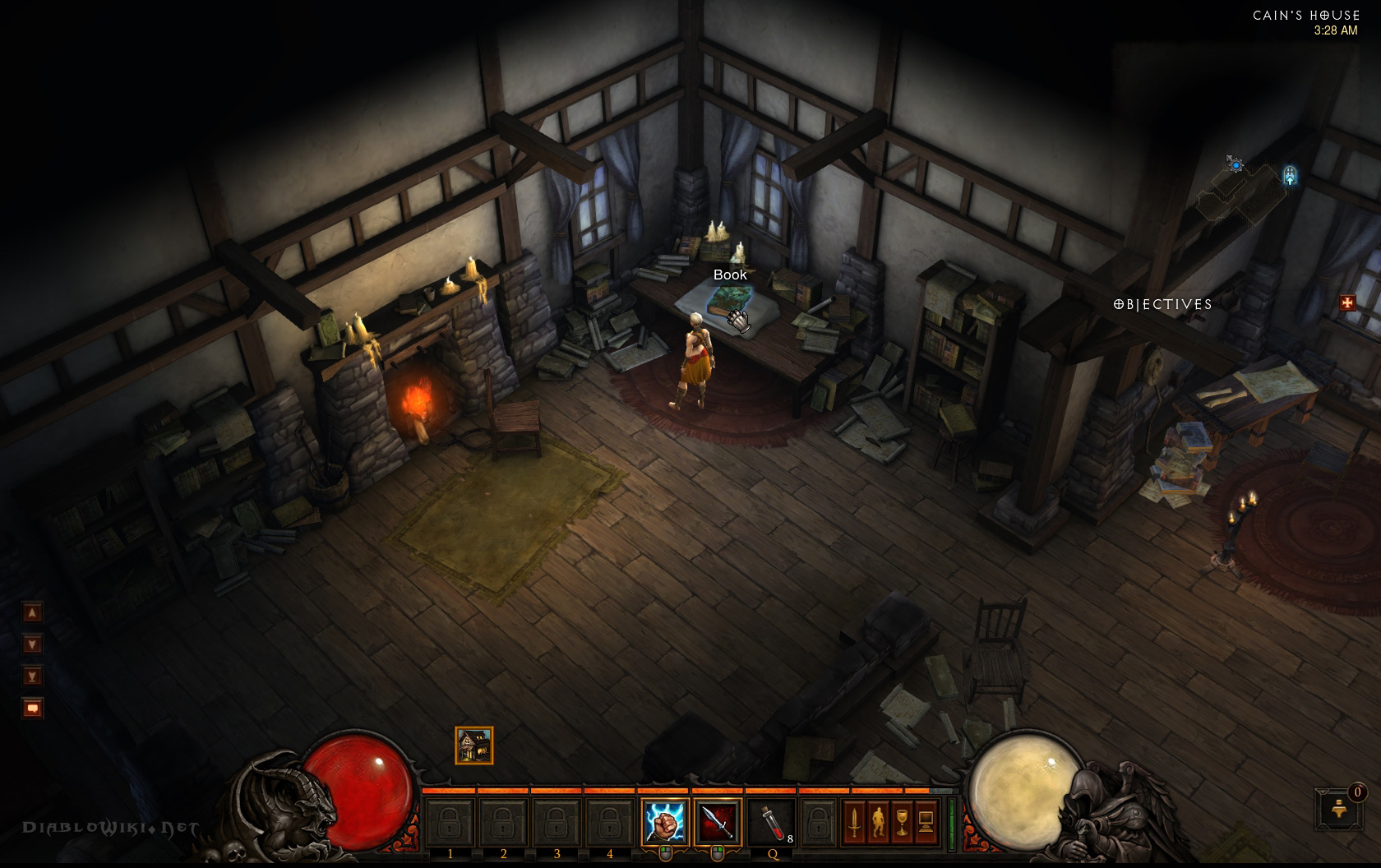Click the red cross button beside Objectives
The height and width of the screenshot is (868, 1381).
[x=1346, y=303]
